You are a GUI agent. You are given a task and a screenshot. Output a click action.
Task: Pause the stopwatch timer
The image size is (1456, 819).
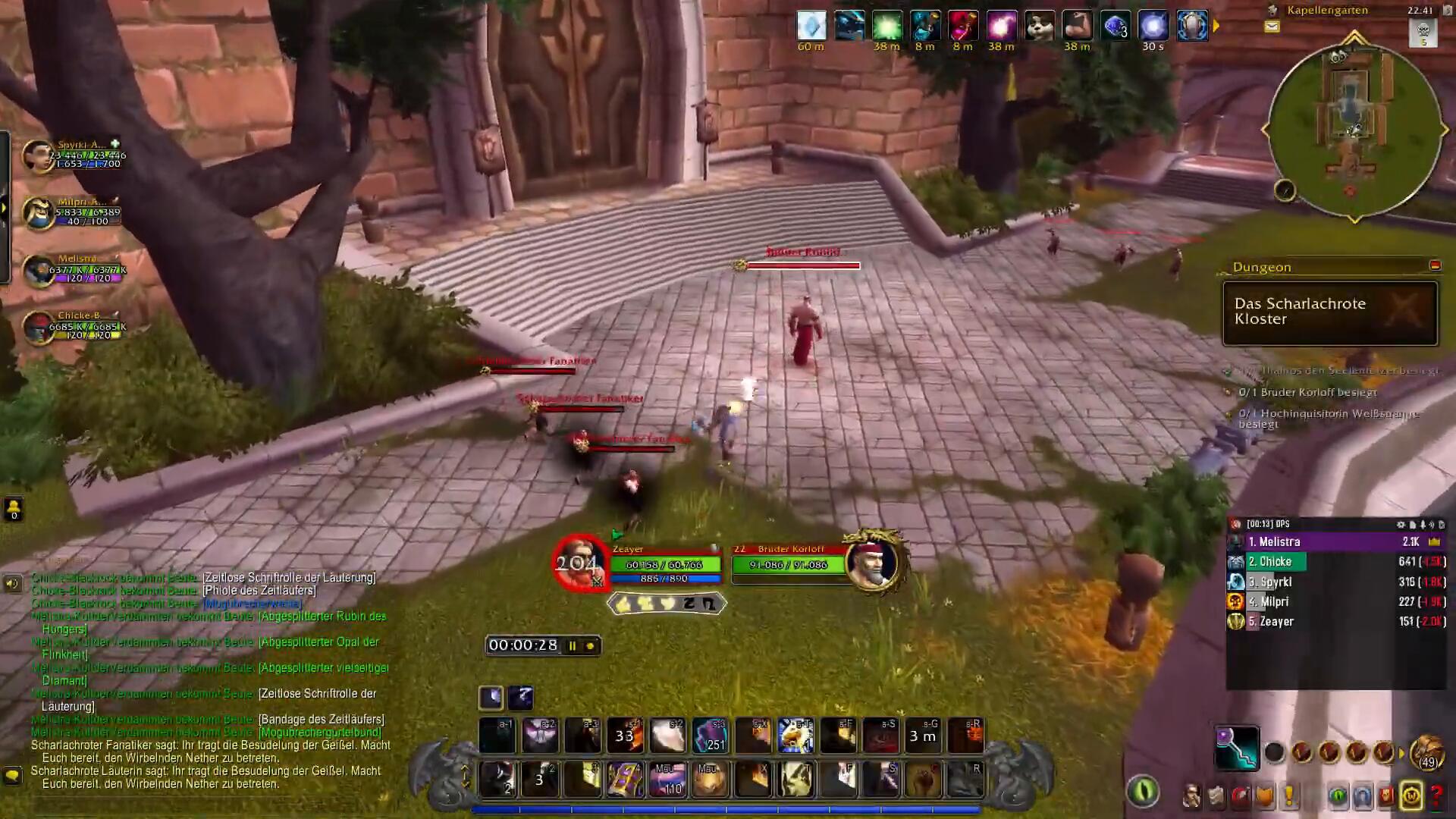point(573,646)
